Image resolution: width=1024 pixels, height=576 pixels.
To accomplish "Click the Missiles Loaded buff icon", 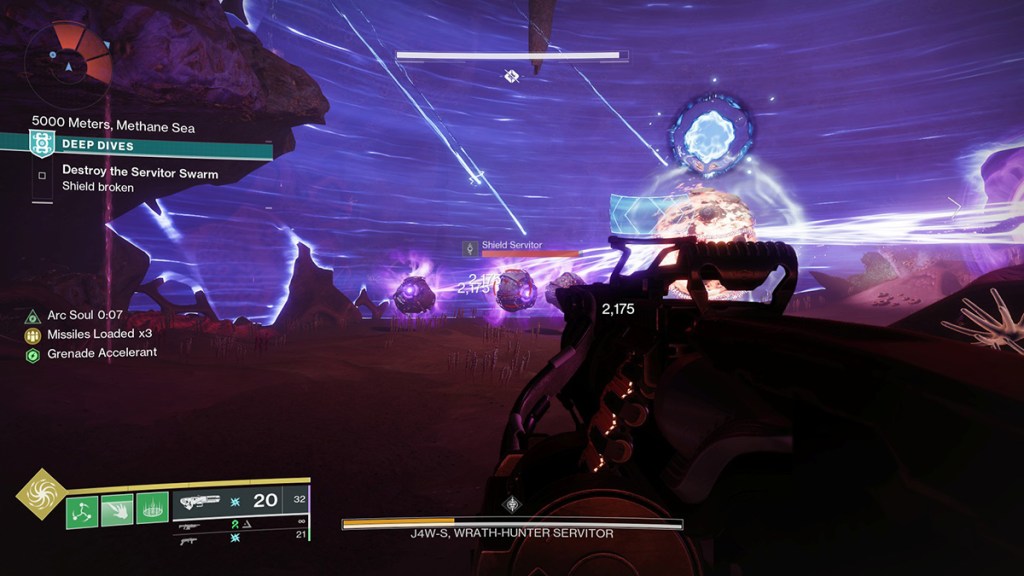I will point(33,335).
